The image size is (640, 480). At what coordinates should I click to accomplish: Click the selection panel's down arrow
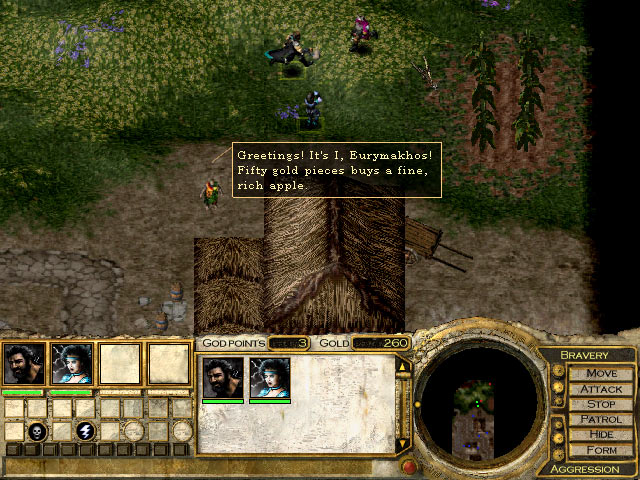coord(403,443)
